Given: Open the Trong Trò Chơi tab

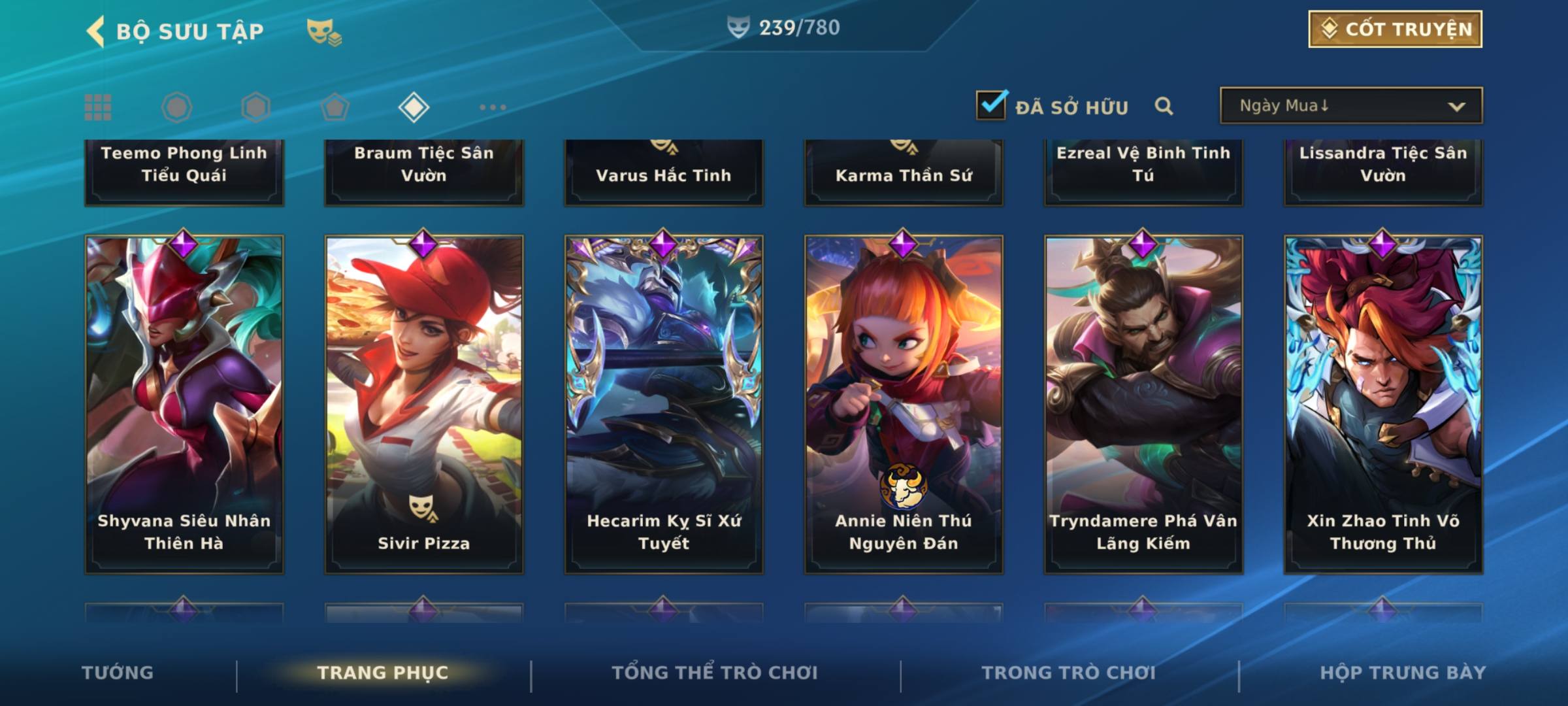Looking at the screenshot, I should pyautogui.click(x=1069, y=673).
